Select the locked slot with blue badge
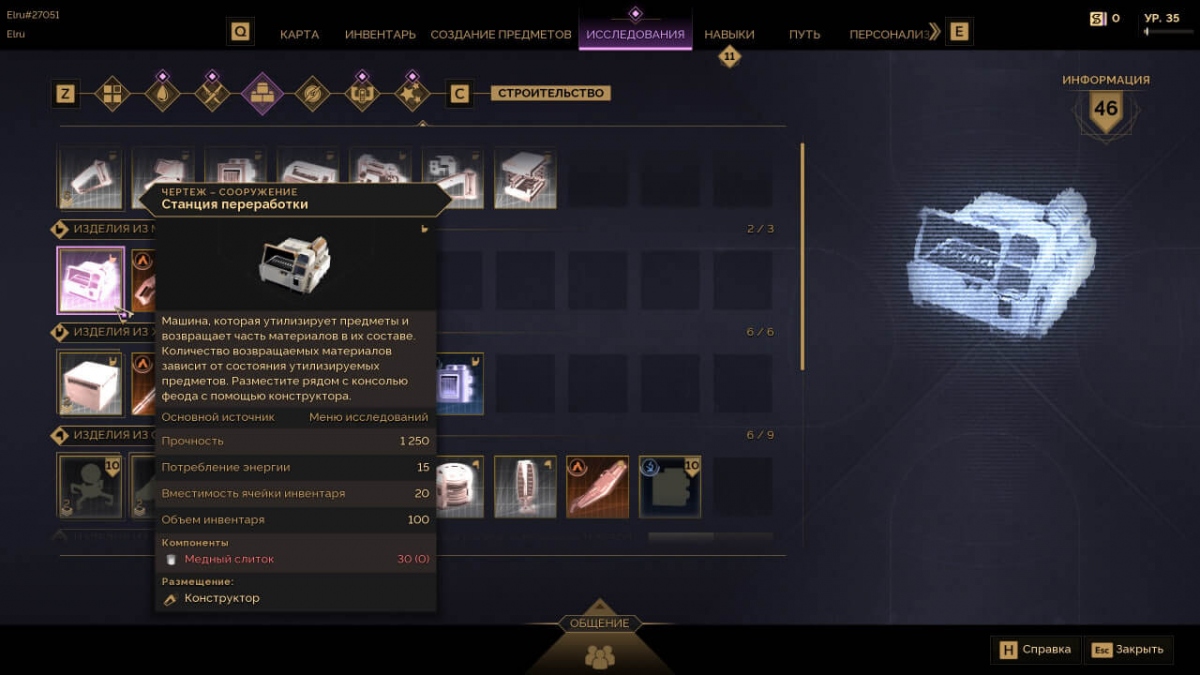1200x675 pixels. coord(670,488)
